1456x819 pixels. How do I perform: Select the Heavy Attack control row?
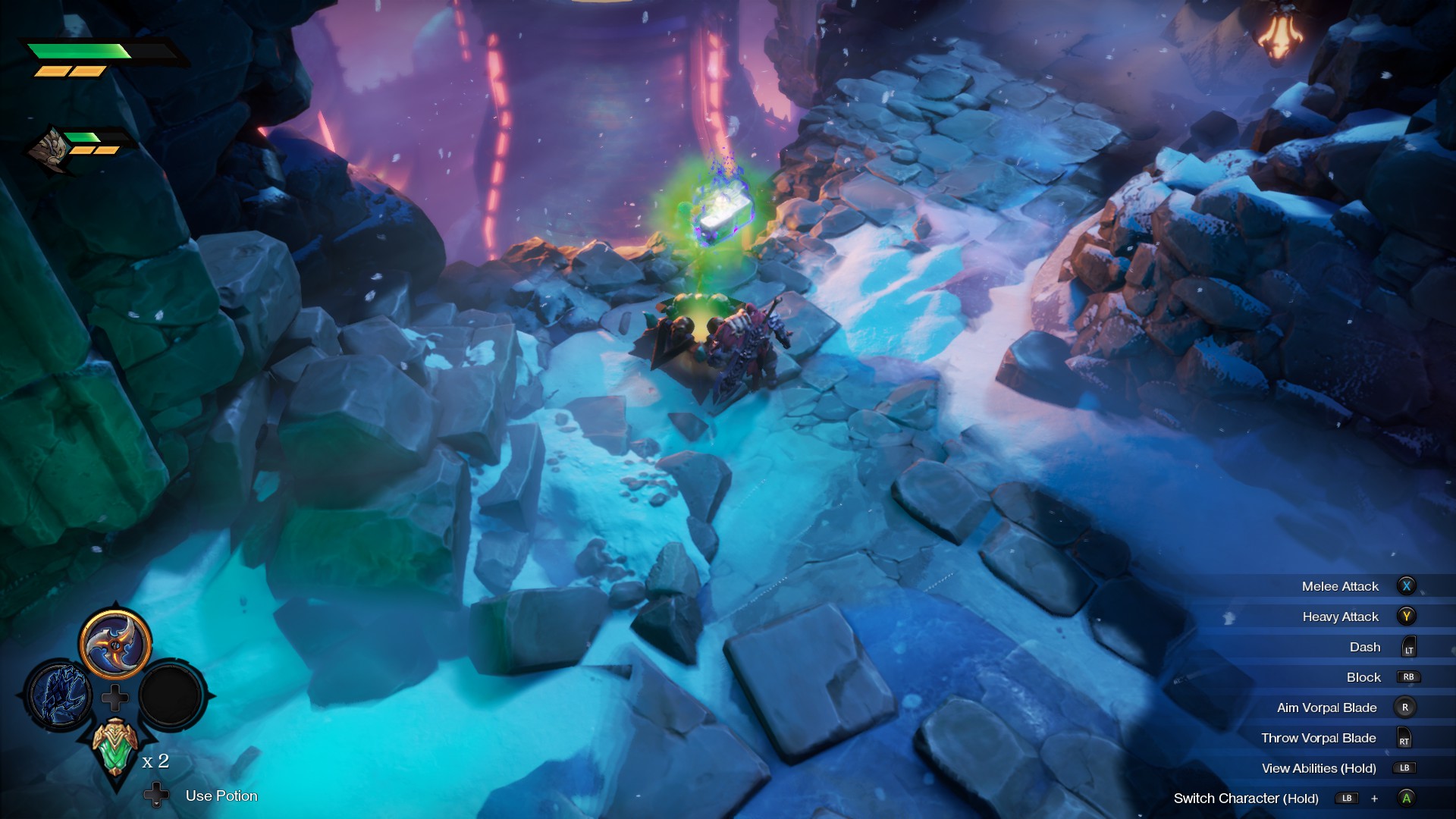[1342, 617]
